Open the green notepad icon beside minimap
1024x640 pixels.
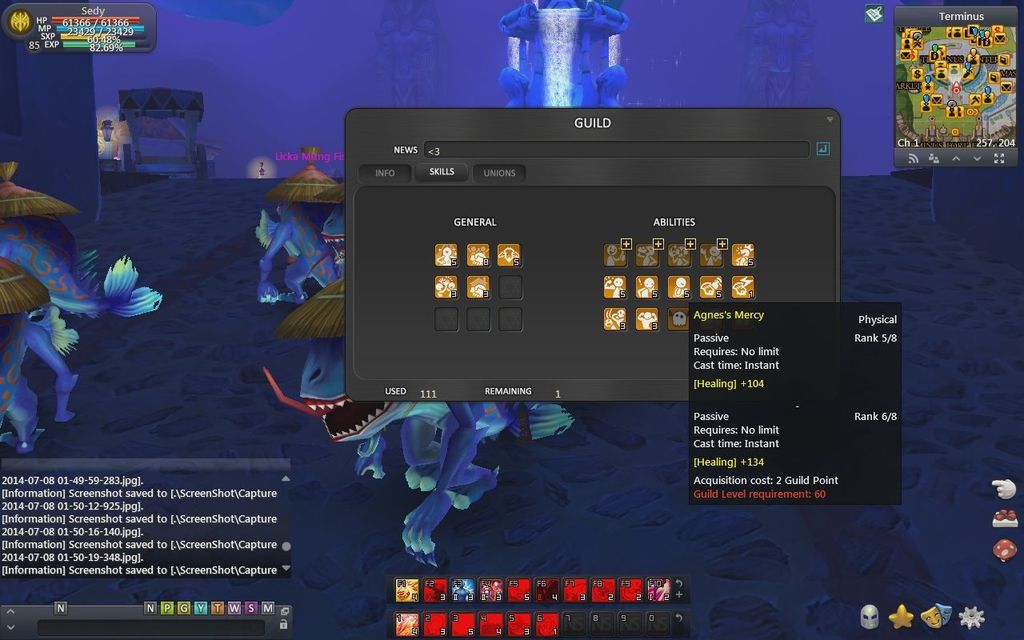click(x=874, y=14)
